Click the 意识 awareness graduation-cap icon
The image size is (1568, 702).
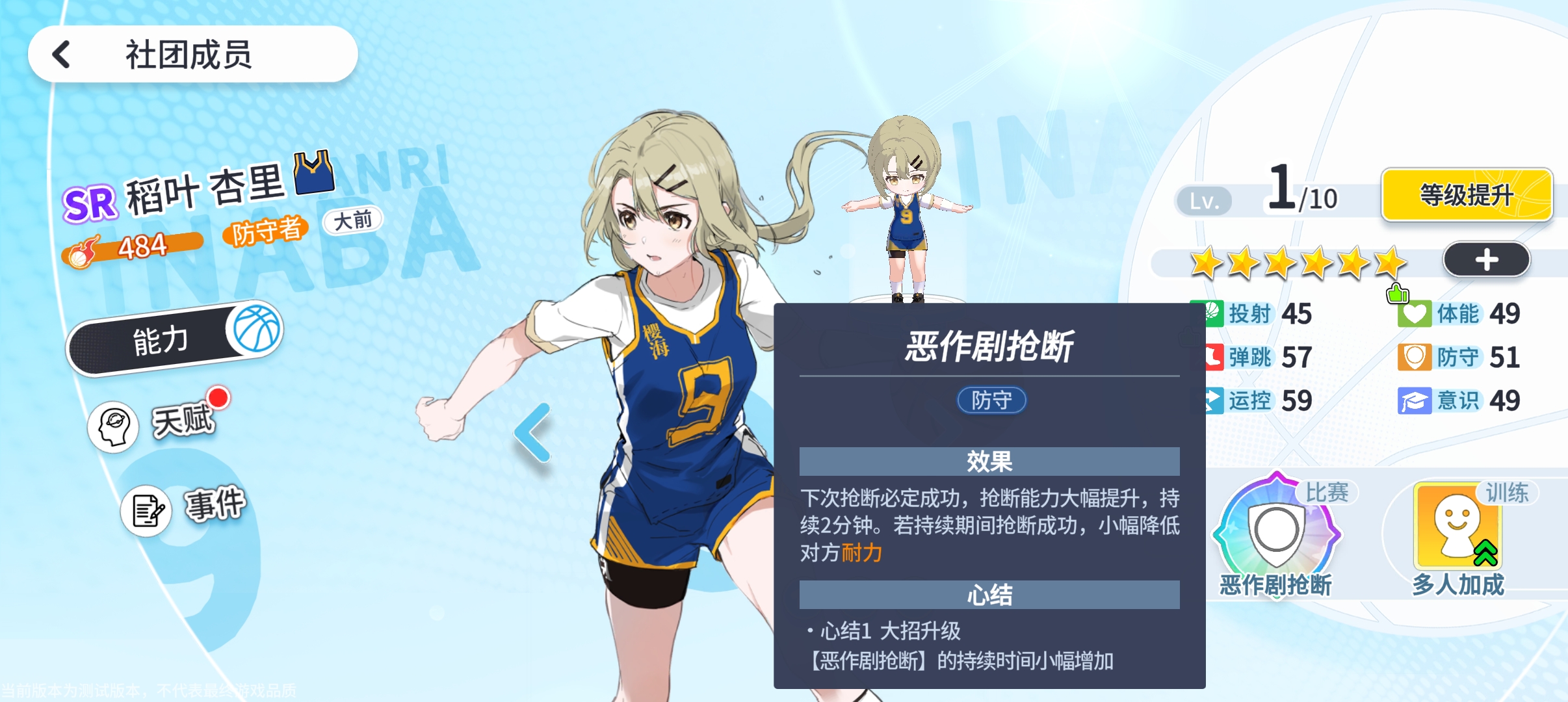(x=1415, y=400)
